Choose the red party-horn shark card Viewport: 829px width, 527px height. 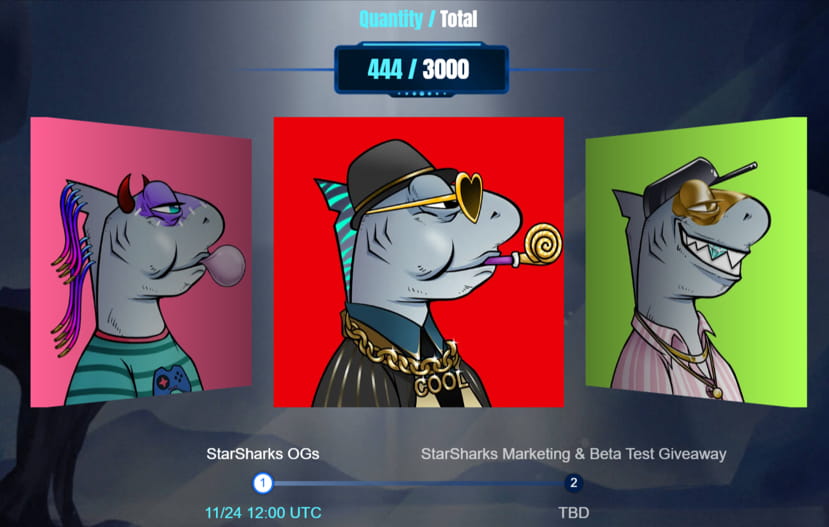[x=418, y=262]
